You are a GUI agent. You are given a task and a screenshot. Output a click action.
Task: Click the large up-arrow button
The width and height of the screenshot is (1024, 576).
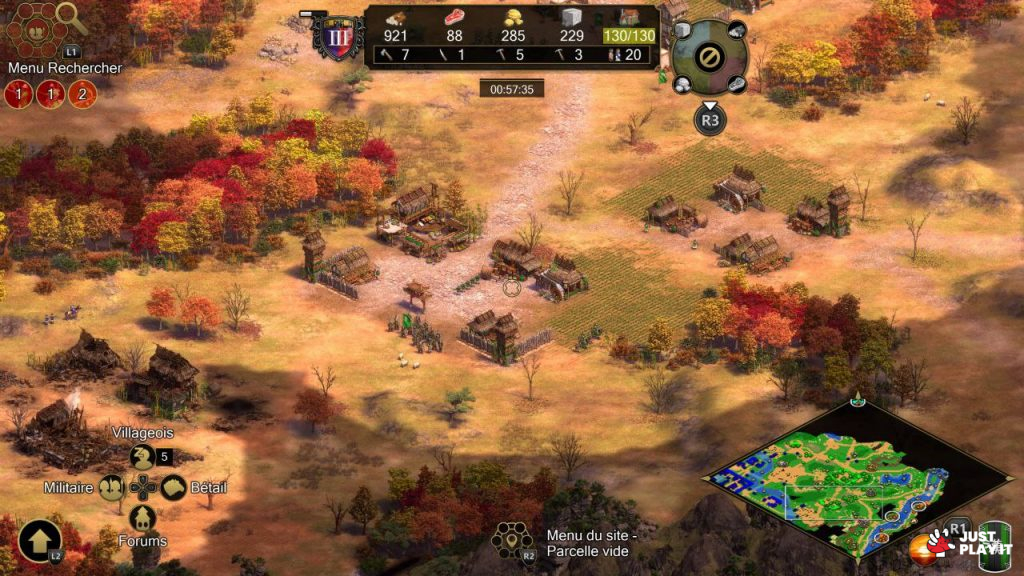pos(38,541)
